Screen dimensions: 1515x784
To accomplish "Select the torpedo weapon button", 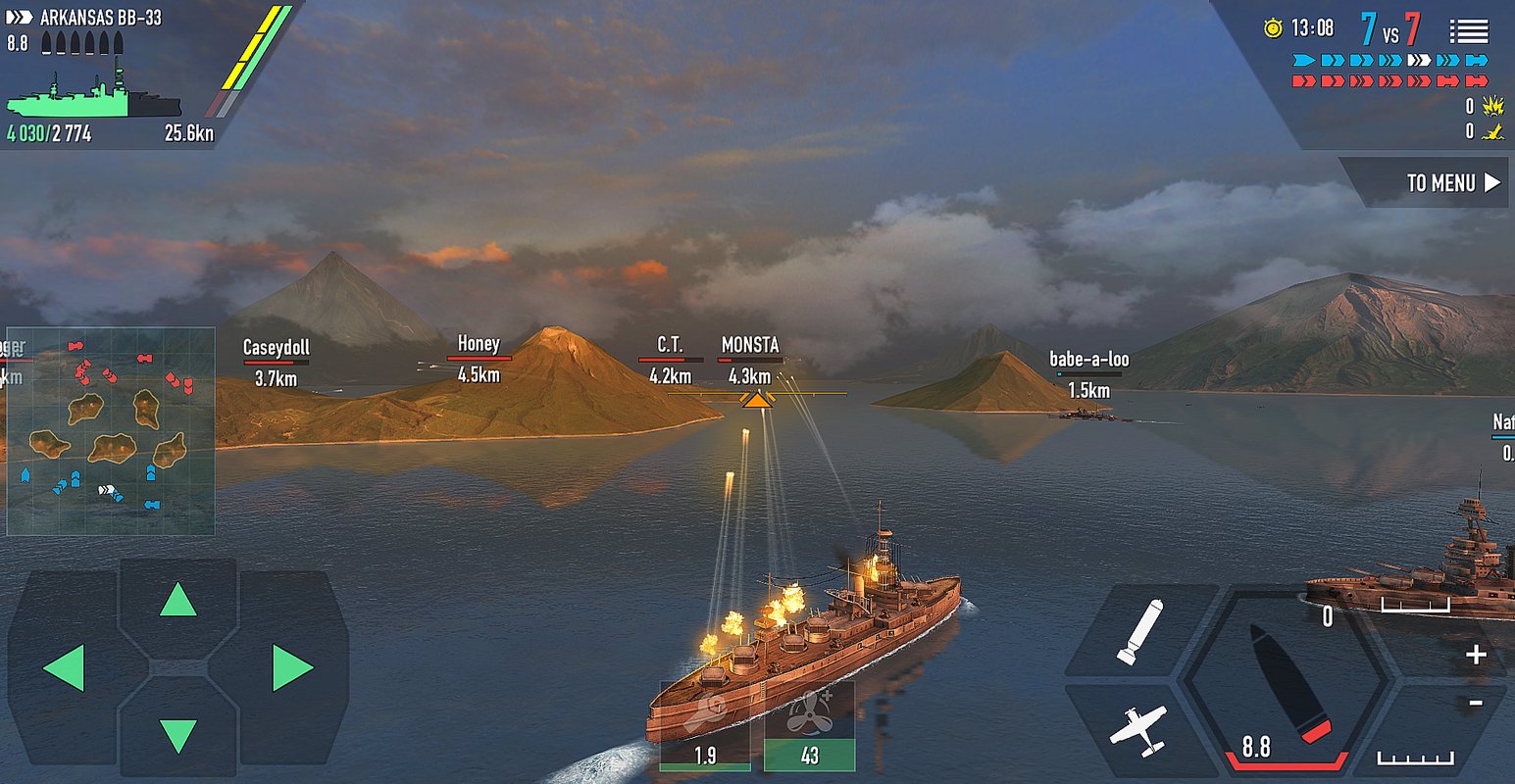I will coord(1139,630).
